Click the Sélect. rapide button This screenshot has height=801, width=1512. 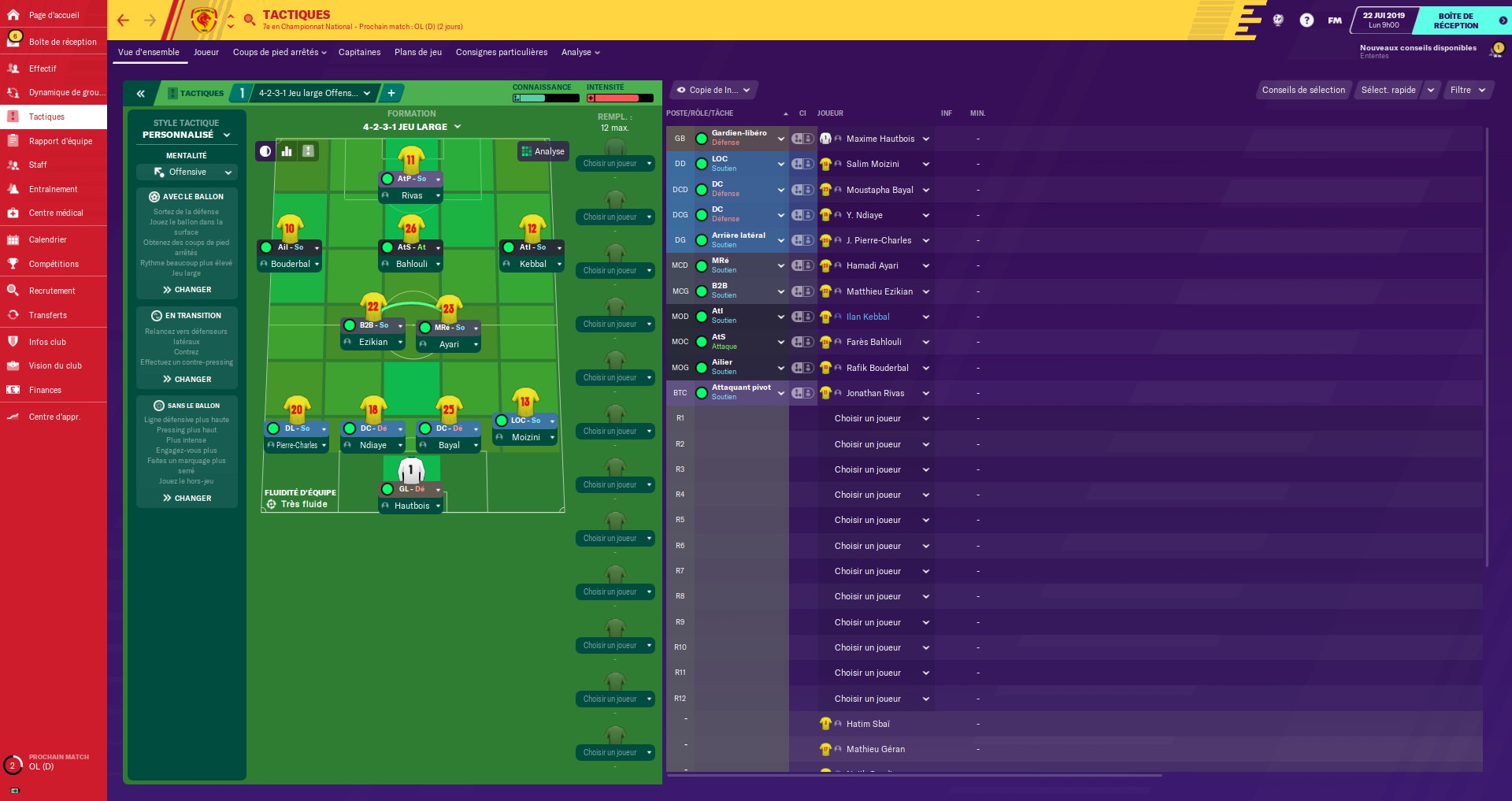coord(1388,90)
